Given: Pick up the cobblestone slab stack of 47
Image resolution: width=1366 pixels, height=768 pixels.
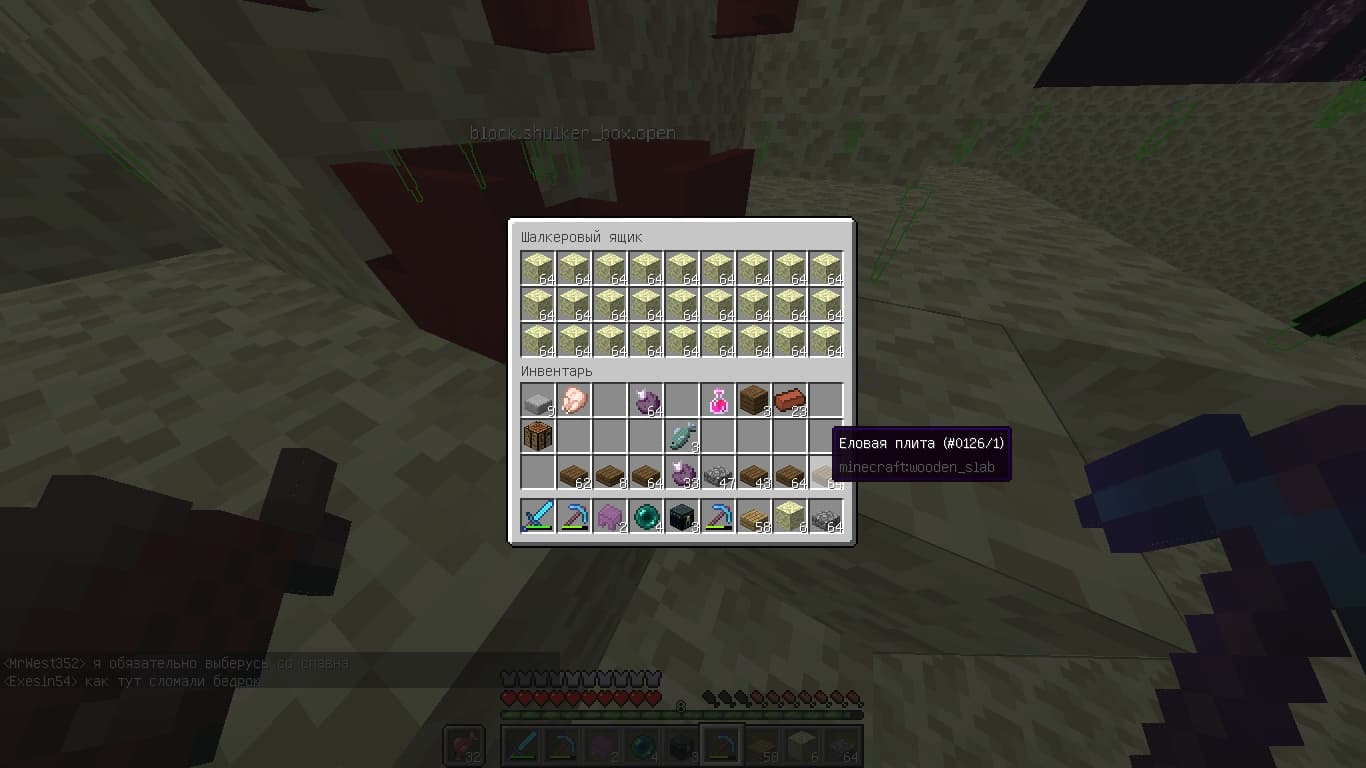Looking at the screenshot, I should [717, 473].
